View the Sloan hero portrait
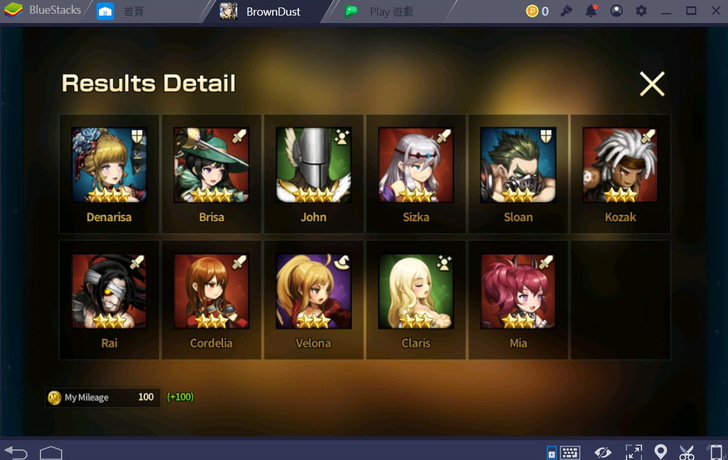 (x=517, y=165)
